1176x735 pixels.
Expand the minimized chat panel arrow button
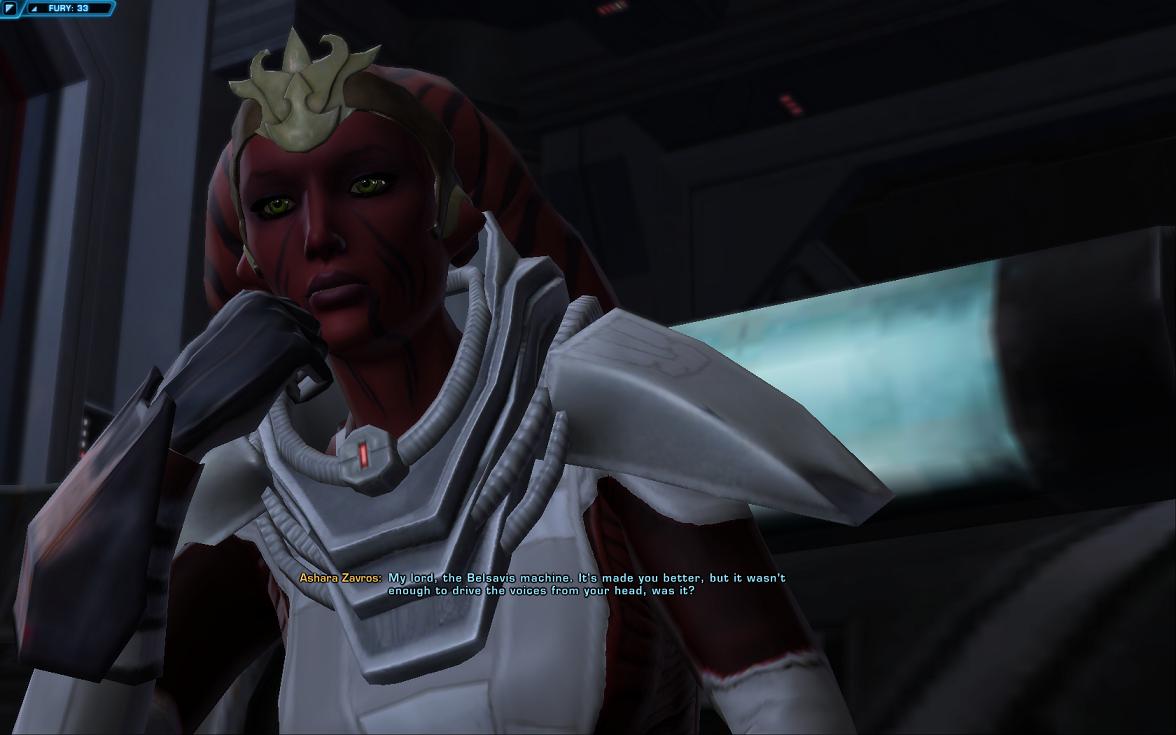9,8
